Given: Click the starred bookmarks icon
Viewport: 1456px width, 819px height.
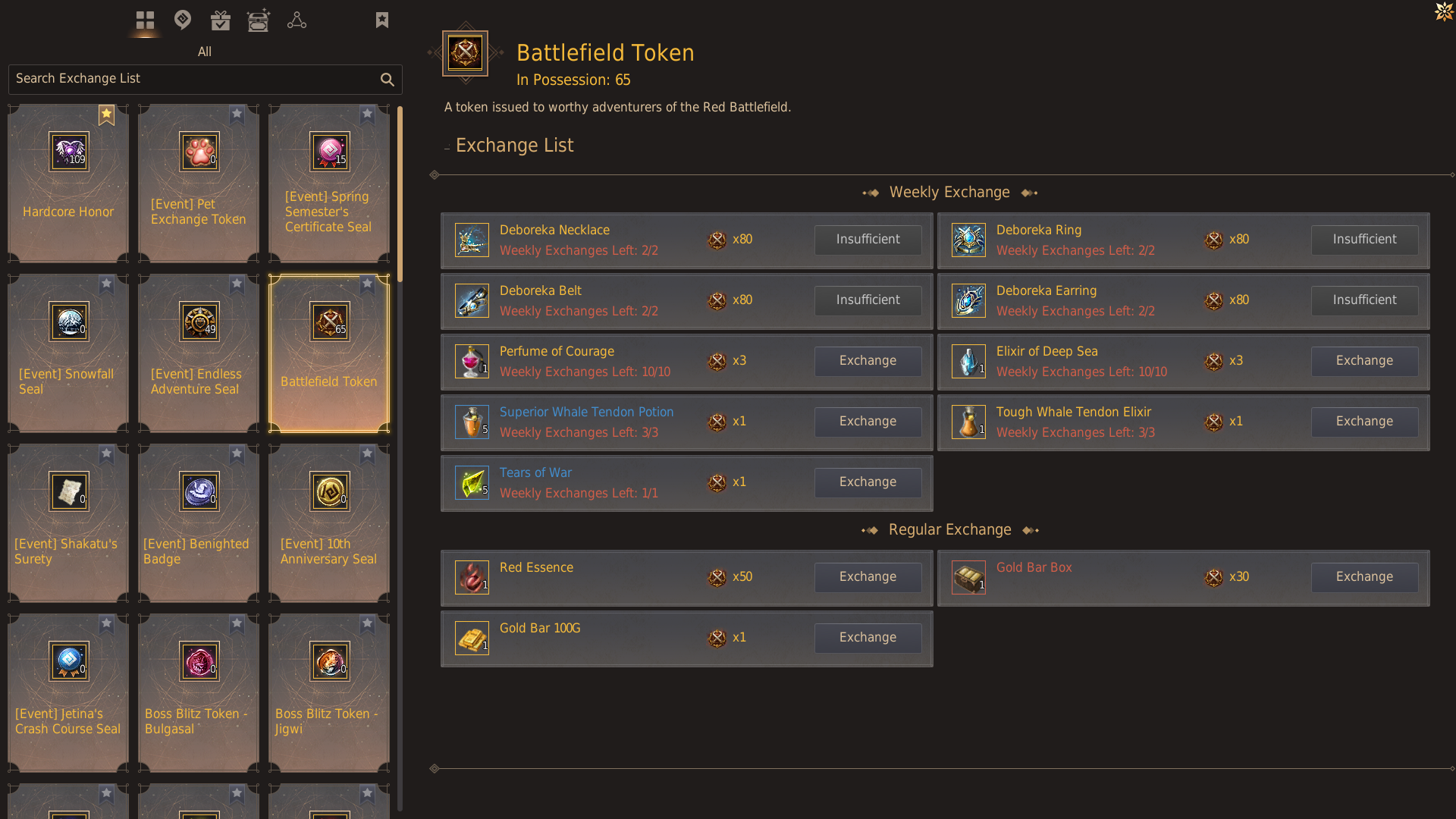Looking at the screenshot, I should (382, 19).
